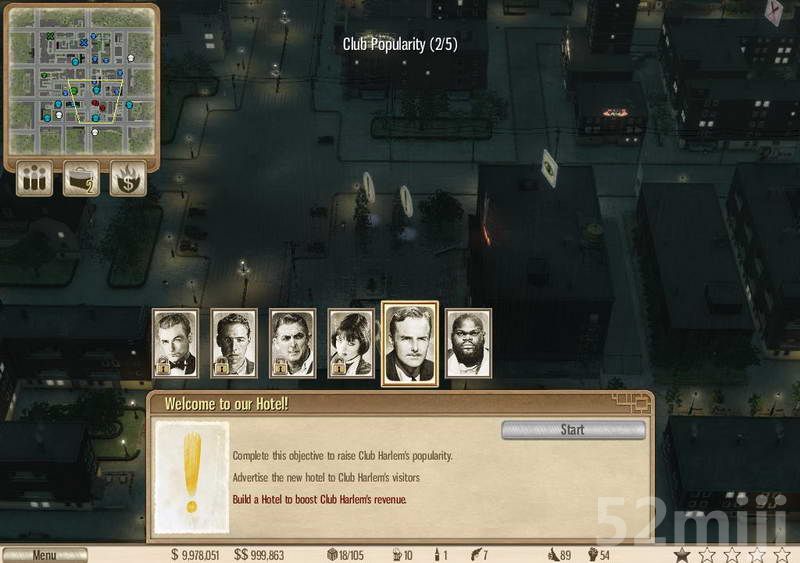Screen dimensions: 800x563
Task: Select the highlighted mustached man portrait
Action: [x=410, y=343]
